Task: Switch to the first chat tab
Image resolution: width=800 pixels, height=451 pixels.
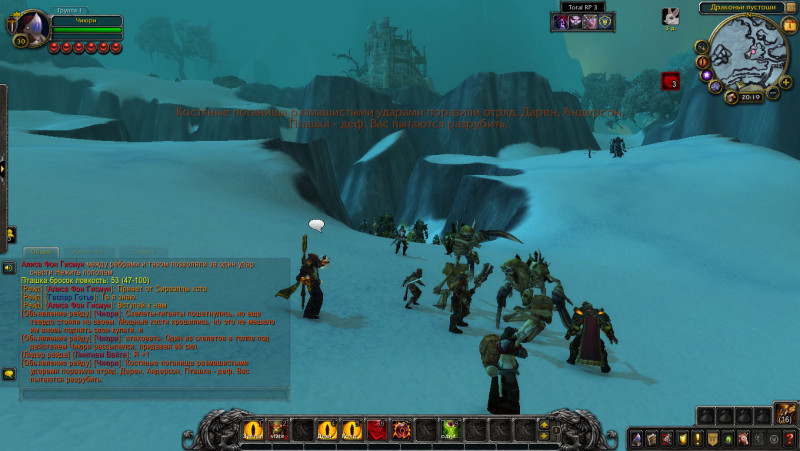Action: pyautogui.click(x=42, y=252)
